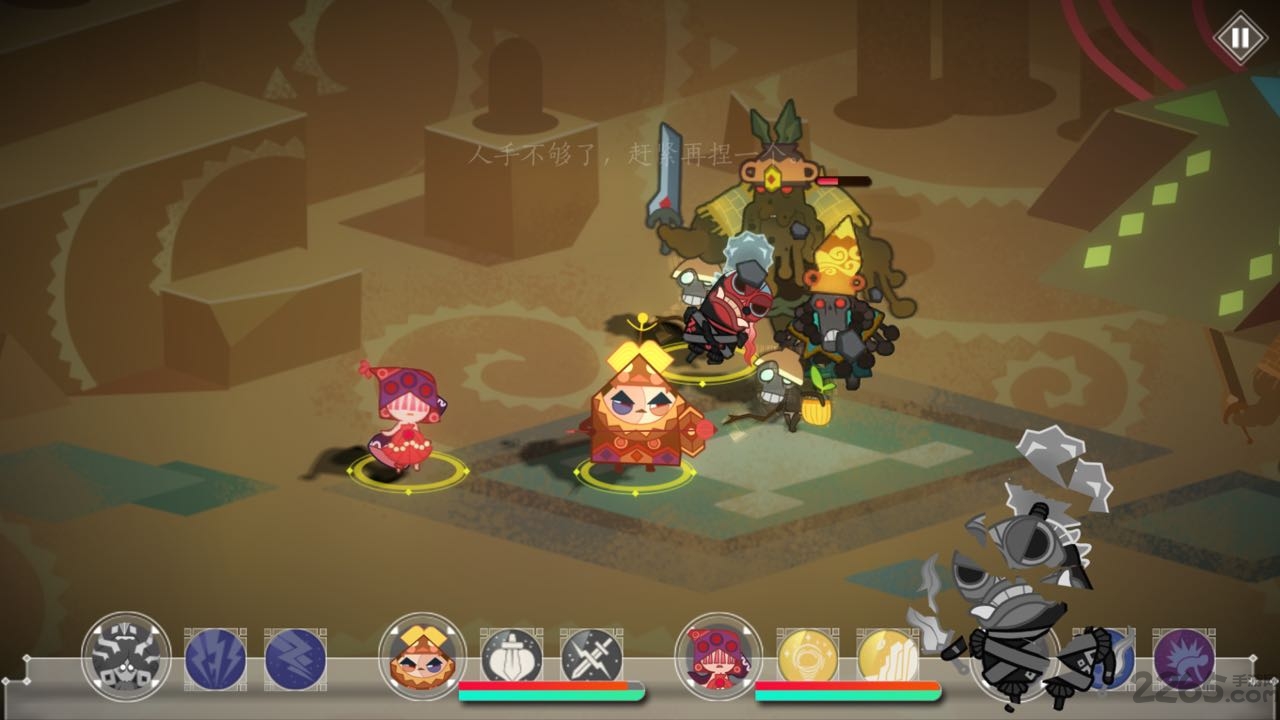Select the greyed-out stone golem portrait
This screenshot has width=1280, height=720.
[126, 656]
